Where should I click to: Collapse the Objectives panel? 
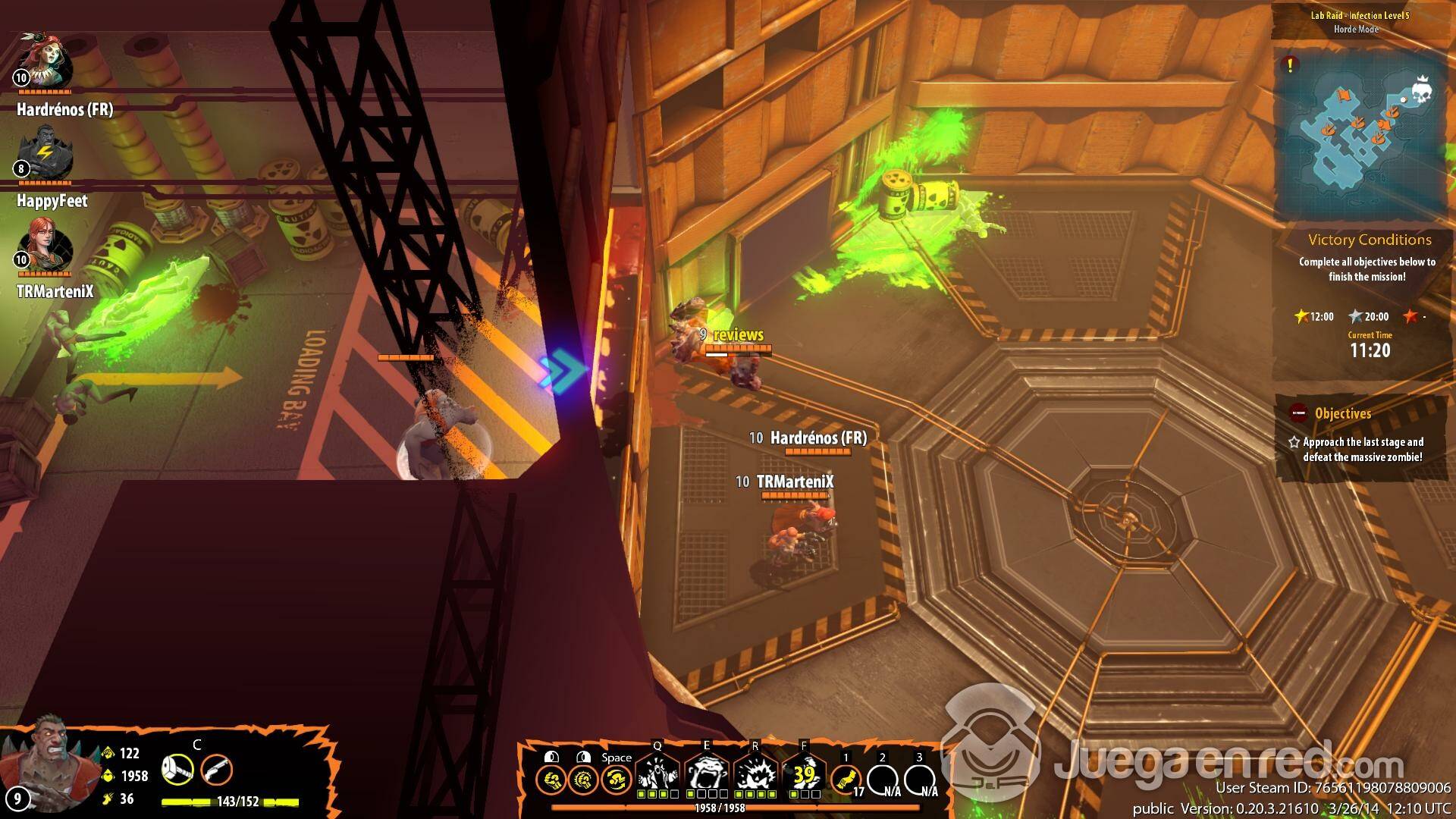1299,413
